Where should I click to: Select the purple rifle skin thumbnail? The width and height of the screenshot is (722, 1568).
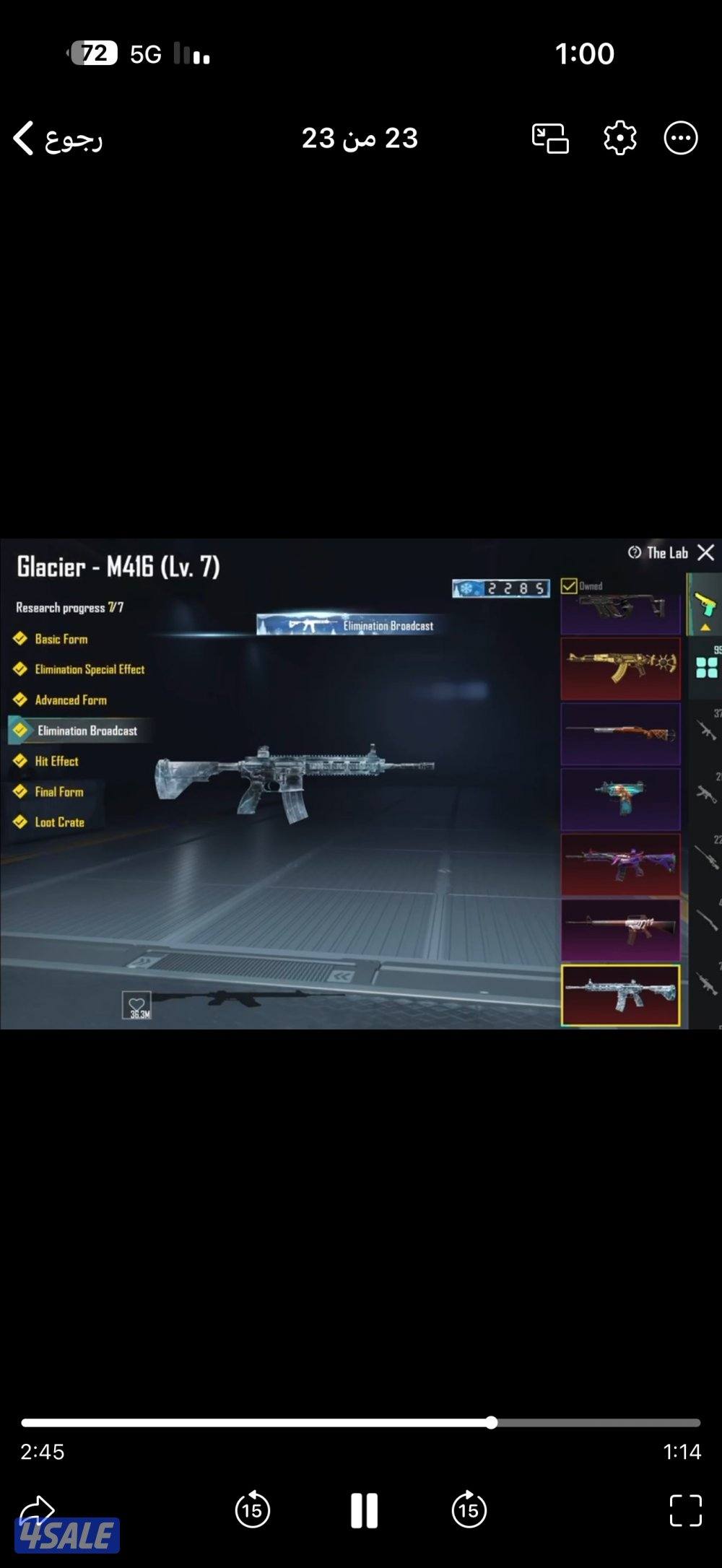(620, 864)
